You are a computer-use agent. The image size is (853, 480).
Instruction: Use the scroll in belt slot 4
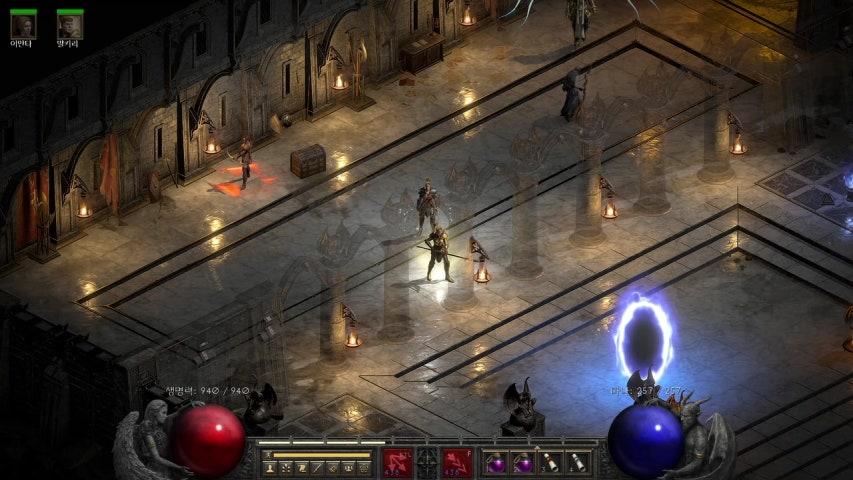[x=576, y=463]
